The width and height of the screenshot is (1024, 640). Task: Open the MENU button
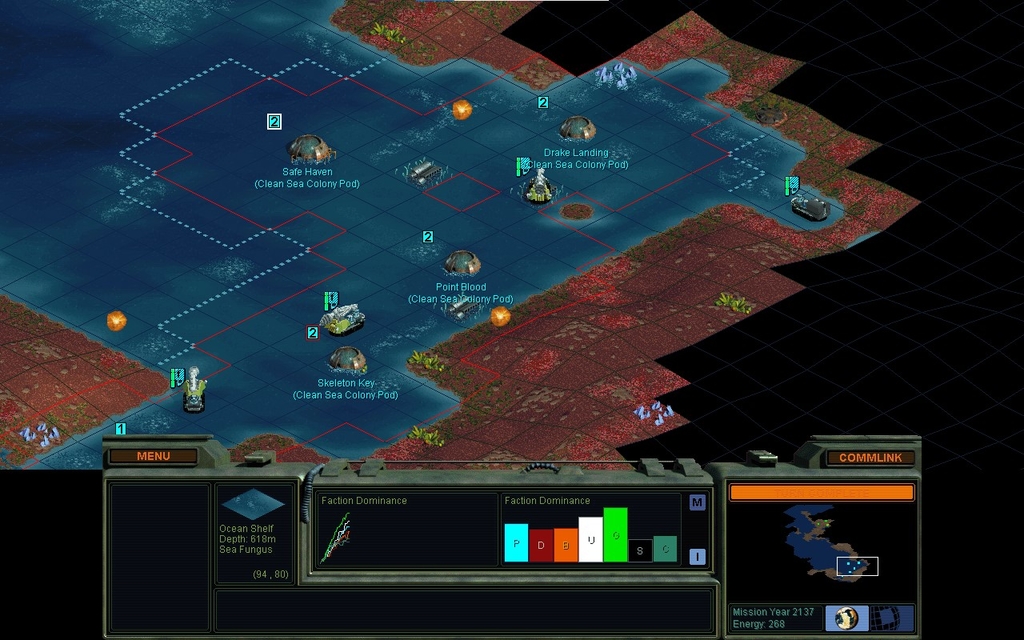(153, 457)
